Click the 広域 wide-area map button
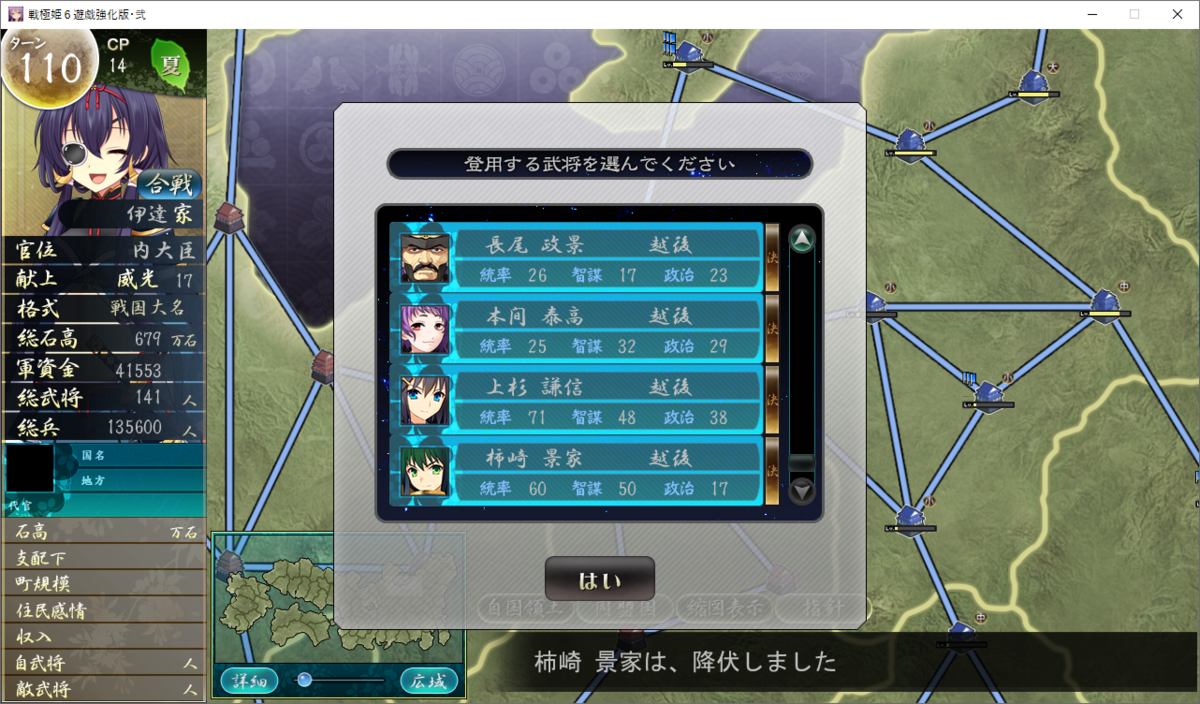 click(x=429, y=681)
